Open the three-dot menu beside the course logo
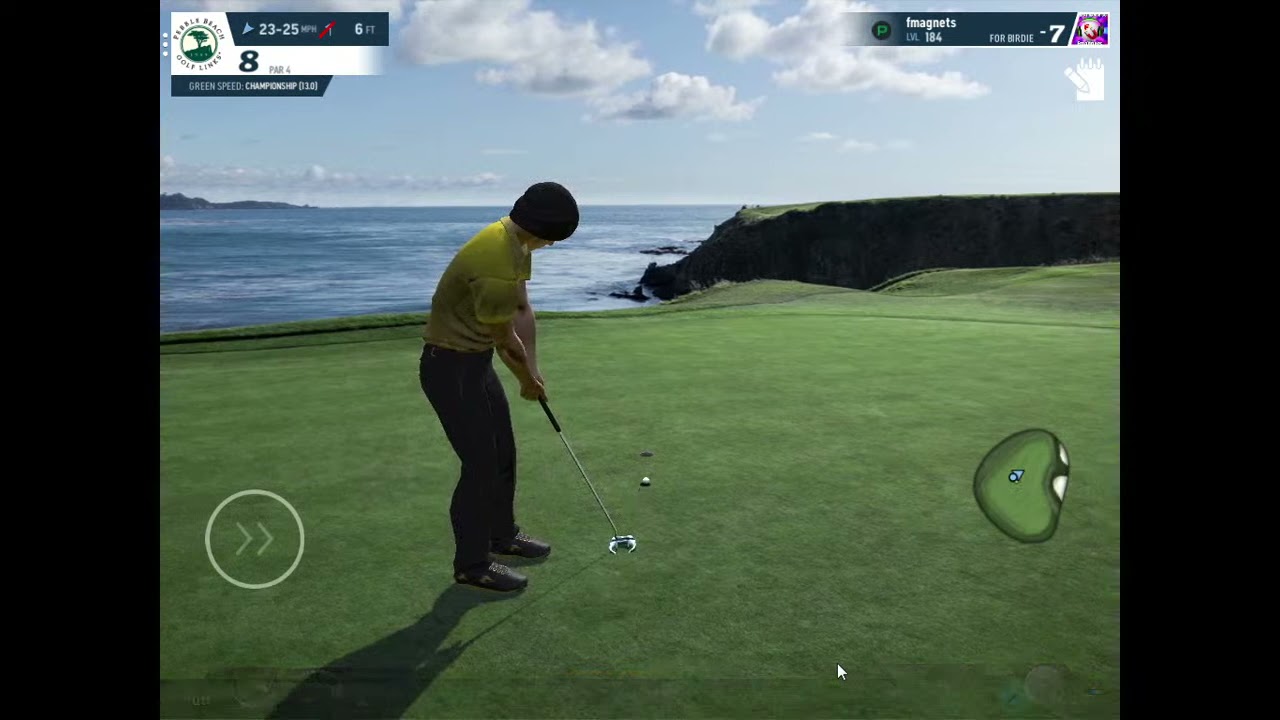Viewport: 1280px width, 720px height. [x=166, y=44]
